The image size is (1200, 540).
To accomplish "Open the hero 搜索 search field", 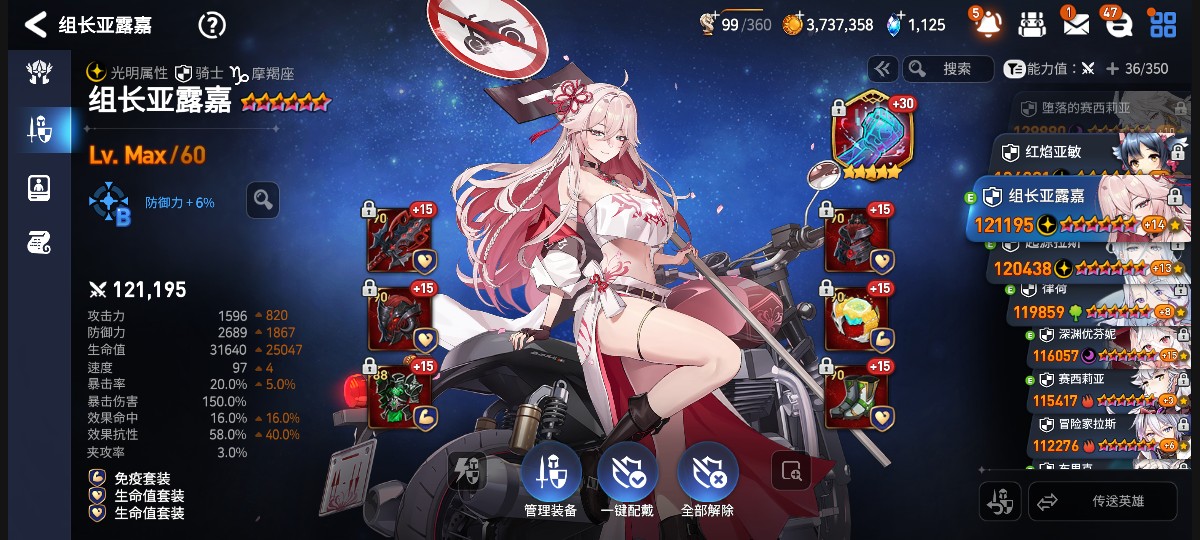I will click(947, 69).
